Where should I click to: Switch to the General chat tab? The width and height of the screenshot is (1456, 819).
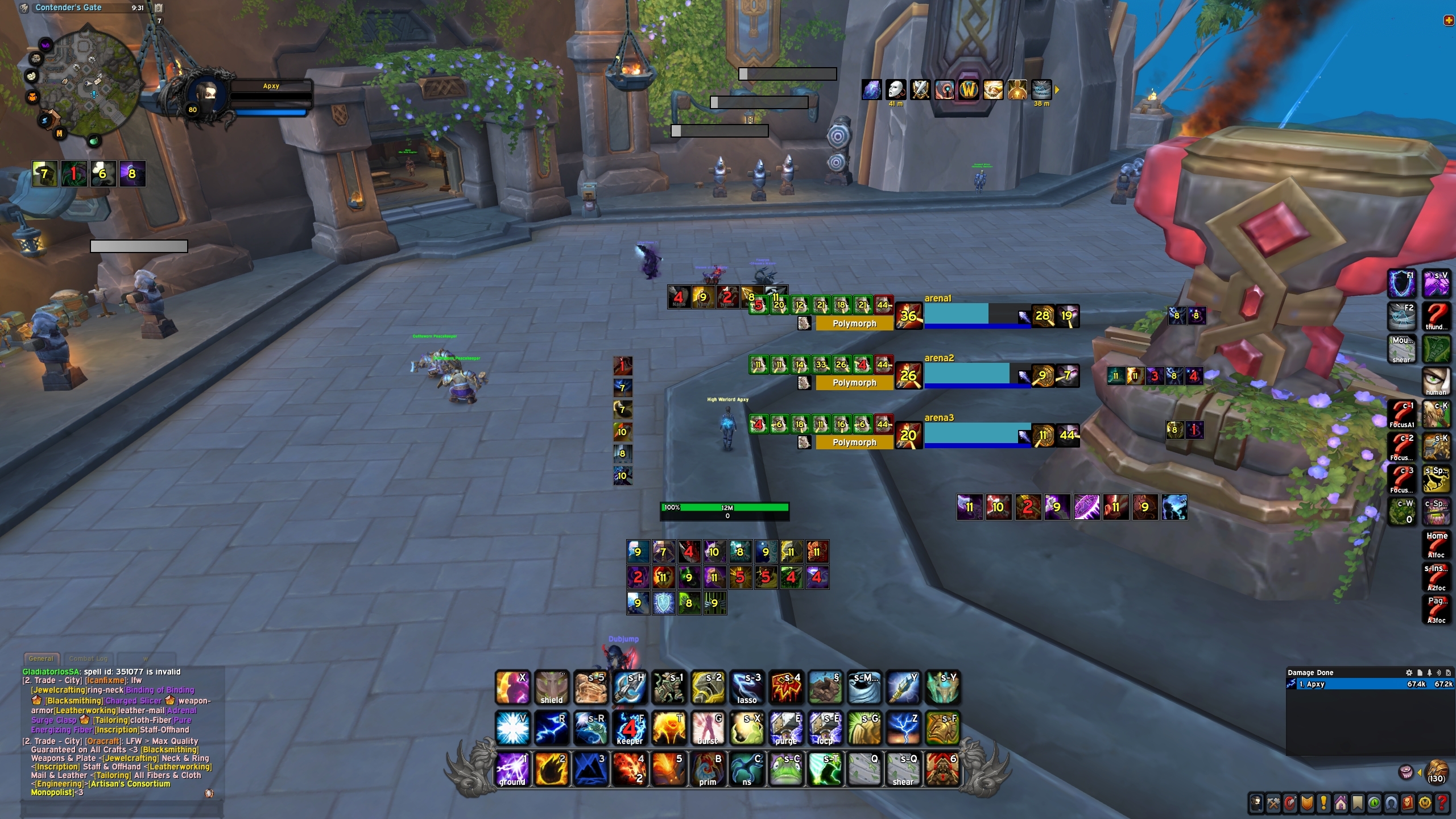[41, 659]
